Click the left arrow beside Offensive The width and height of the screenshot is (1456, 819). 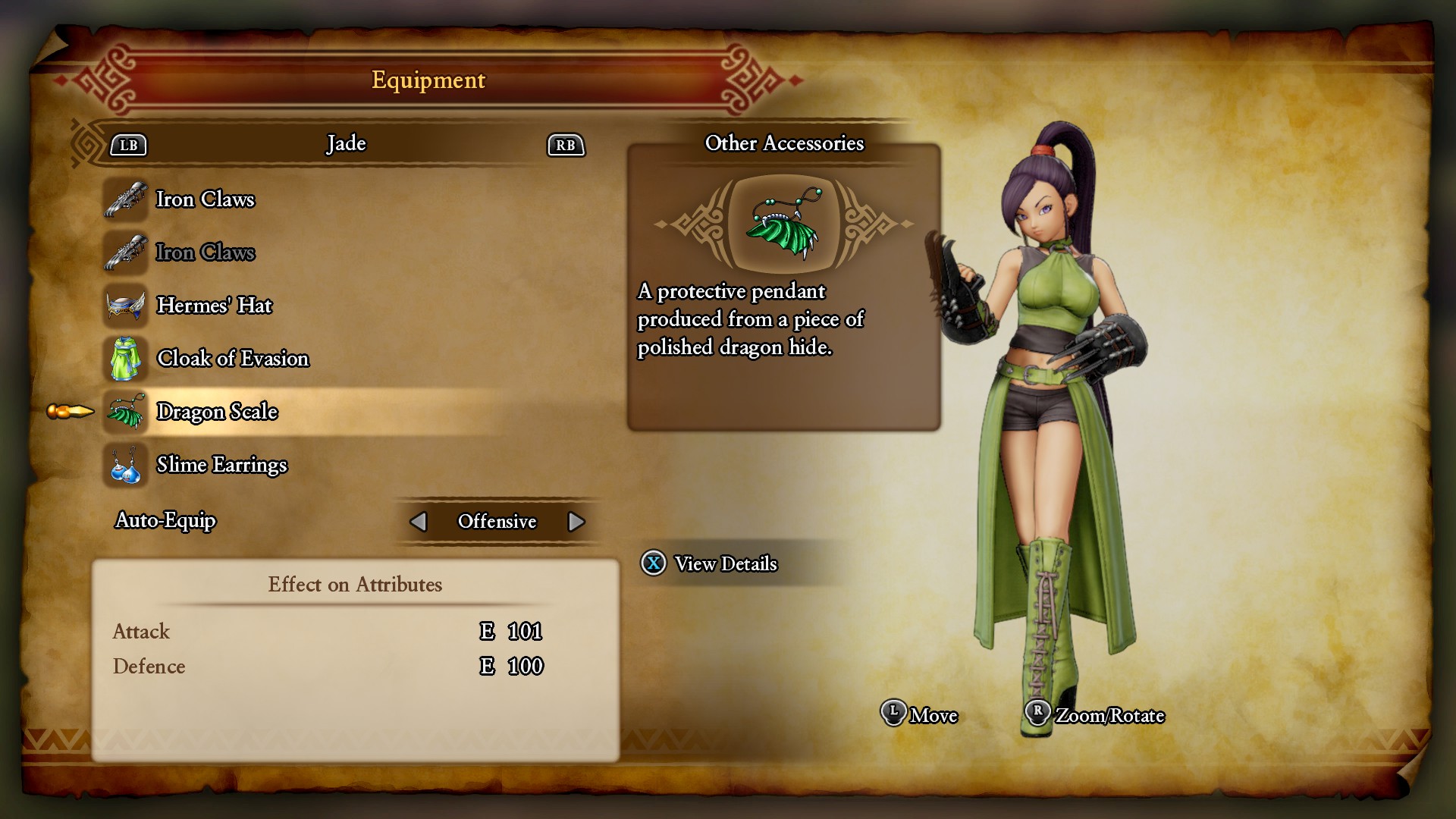point(418,522)
